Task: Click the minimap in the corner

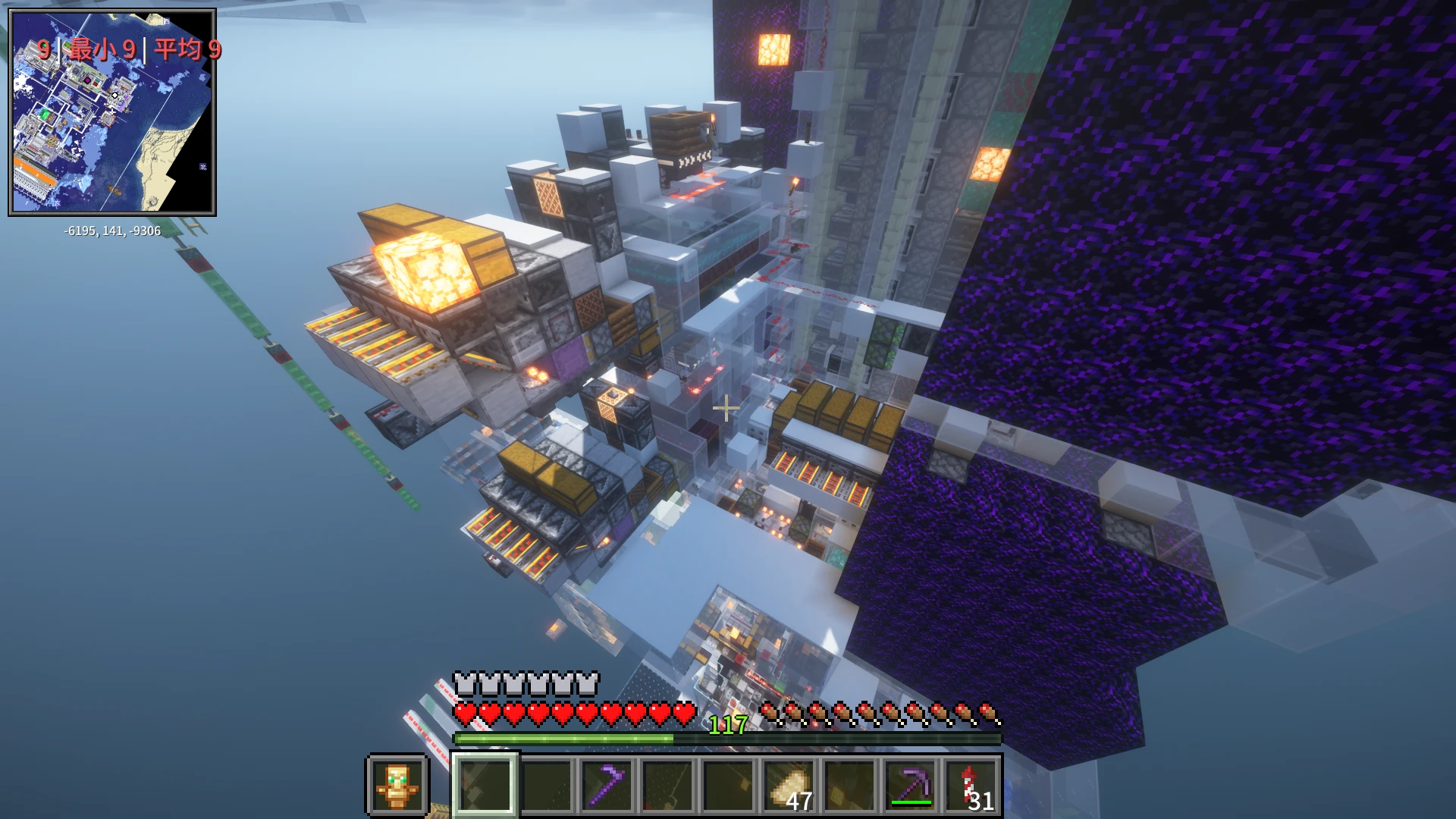Action: coord(112,112)
